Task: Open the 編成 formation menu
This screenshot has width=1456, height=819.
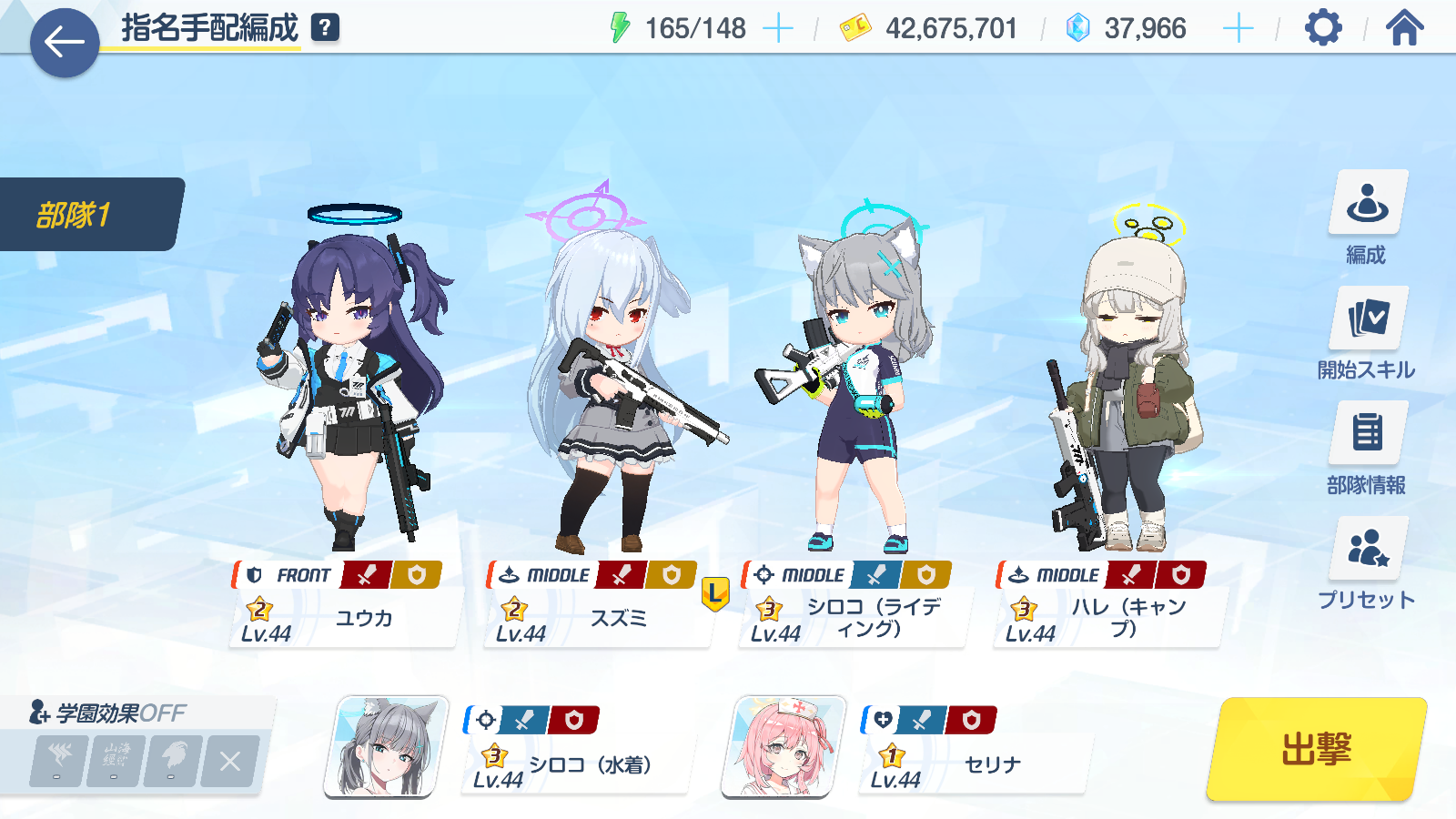Action: [x=1367, y=218]
